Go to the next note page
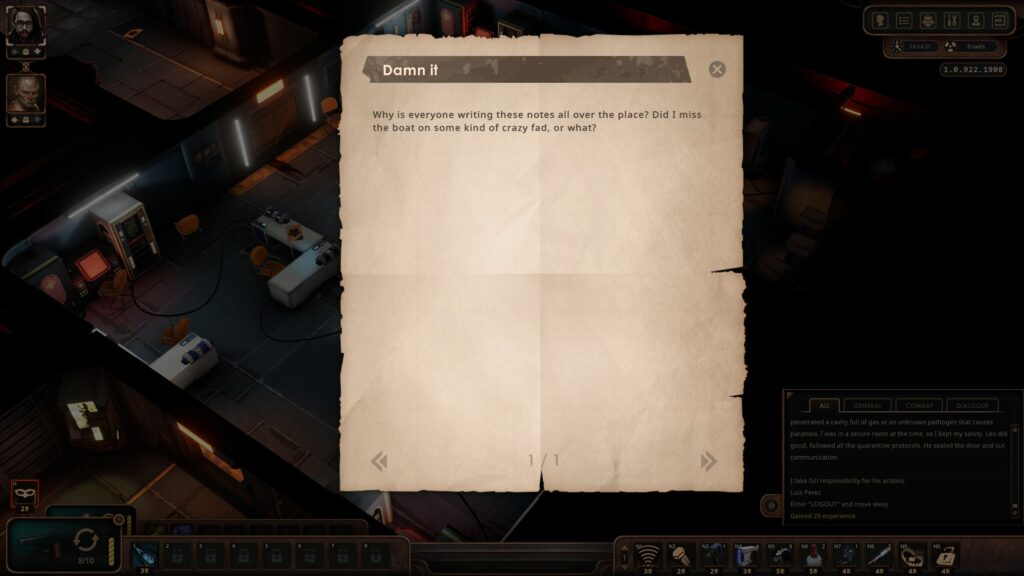This screenshot has width=1024, height=576. pos(709,461)
